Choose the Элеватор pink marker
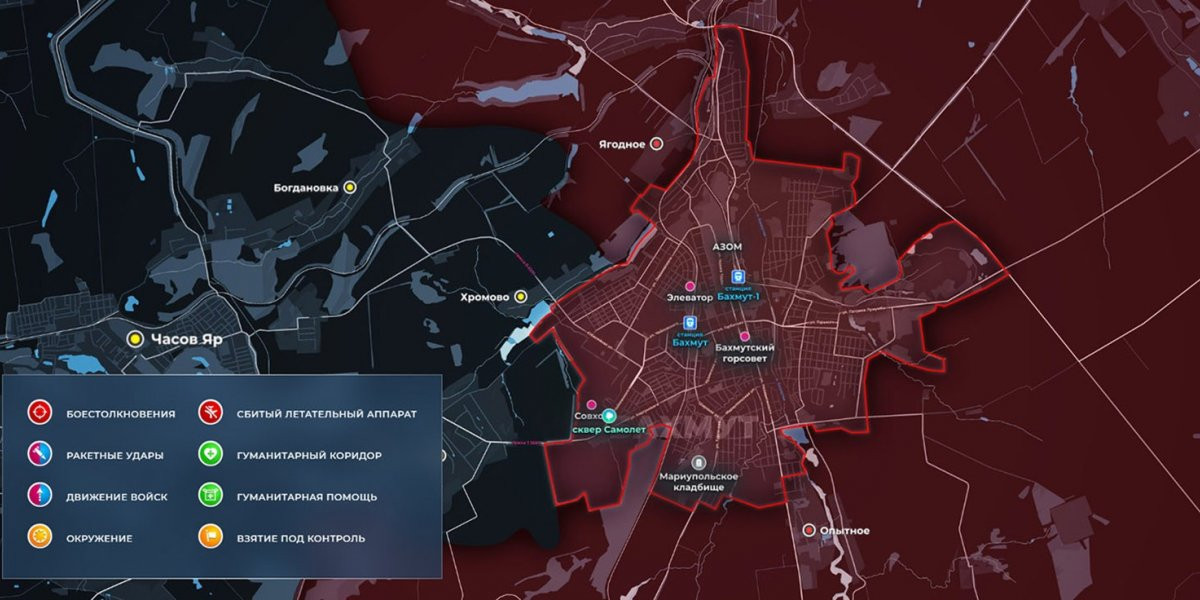 [690, 286]
